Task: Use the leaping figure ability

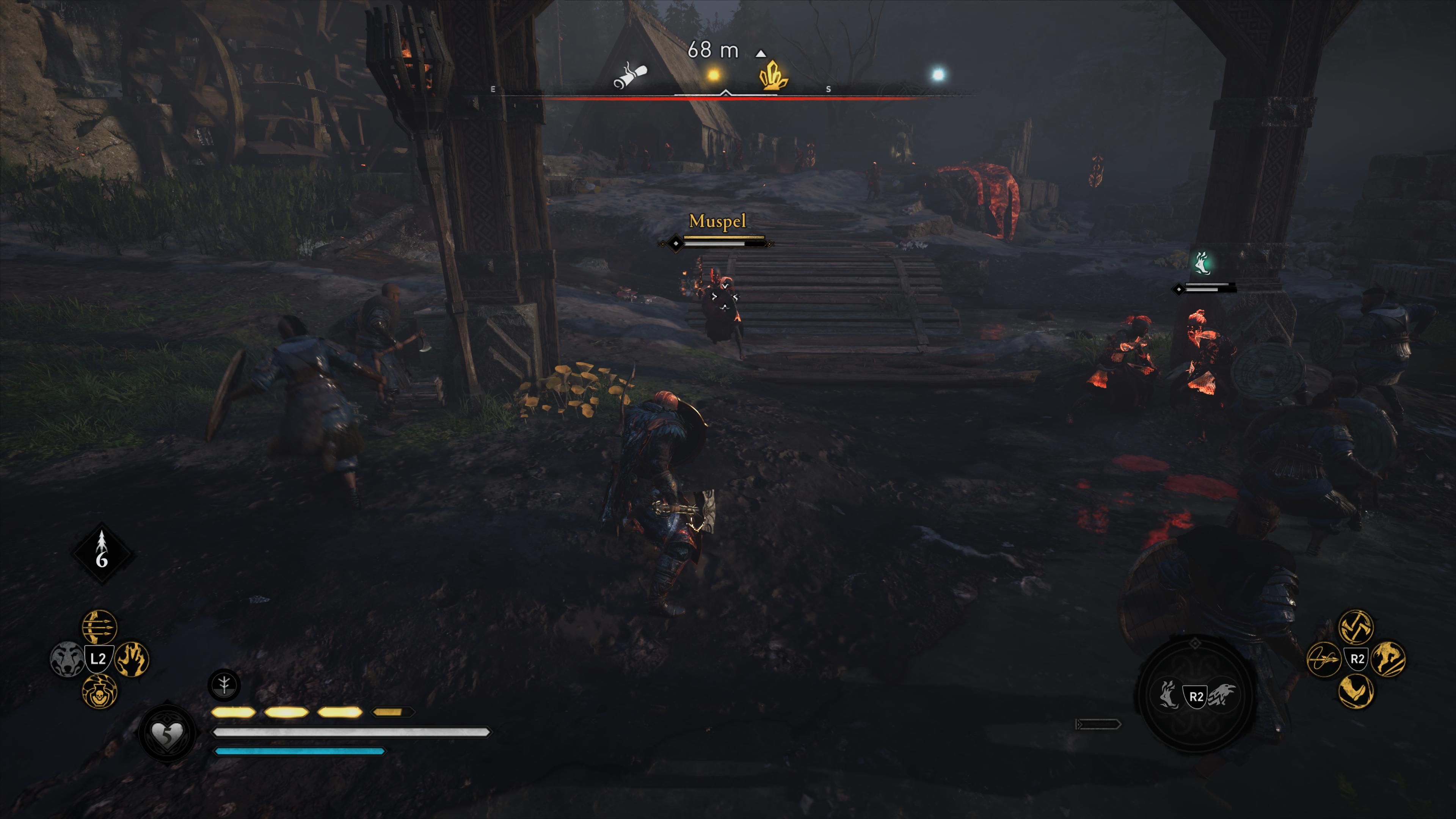Action: pyautogui.click(x=1388, y=659)
